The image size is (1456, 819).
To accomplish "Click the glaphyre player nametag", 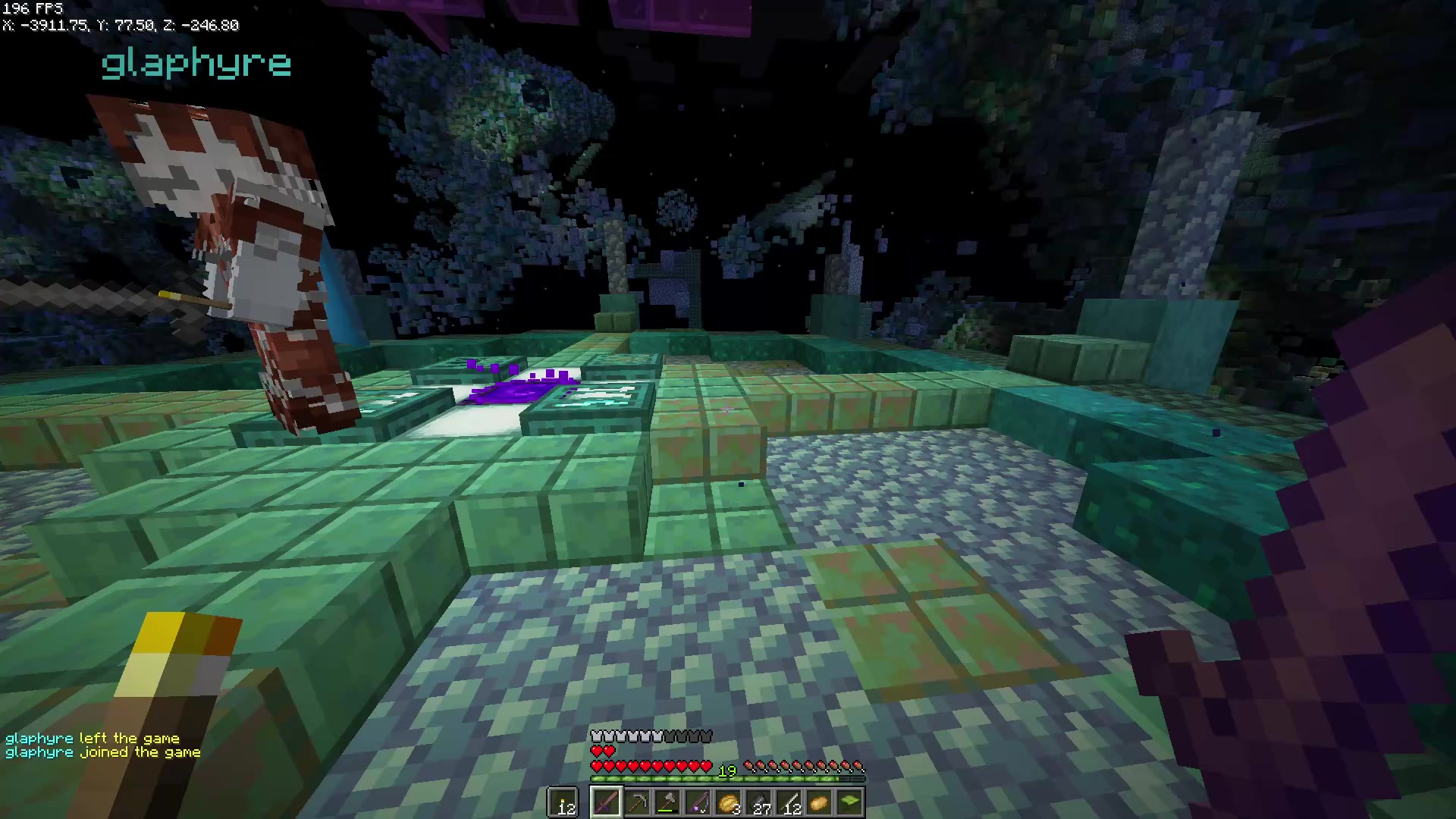I will [x=196, y=64].
